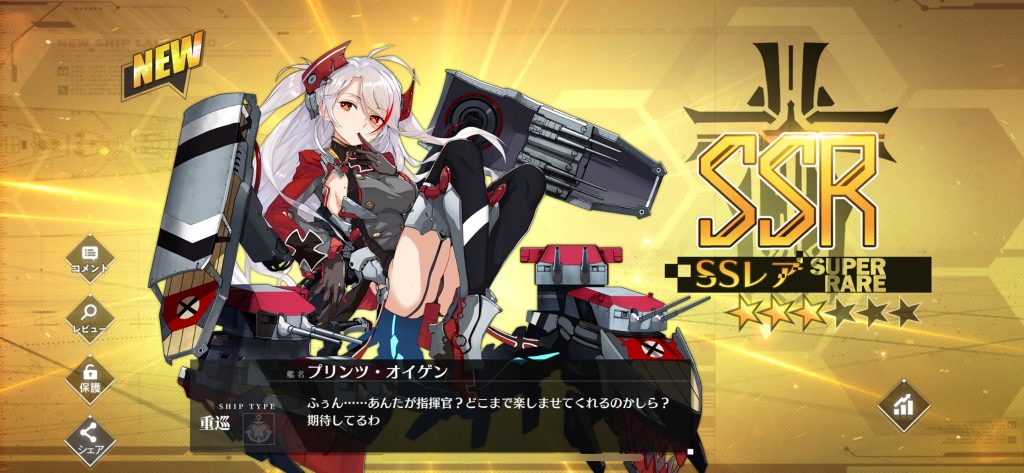Screen dimensions: 1024x473
Task: Tap the レビュー magnifier button
Action: click(x=90, y=314)
